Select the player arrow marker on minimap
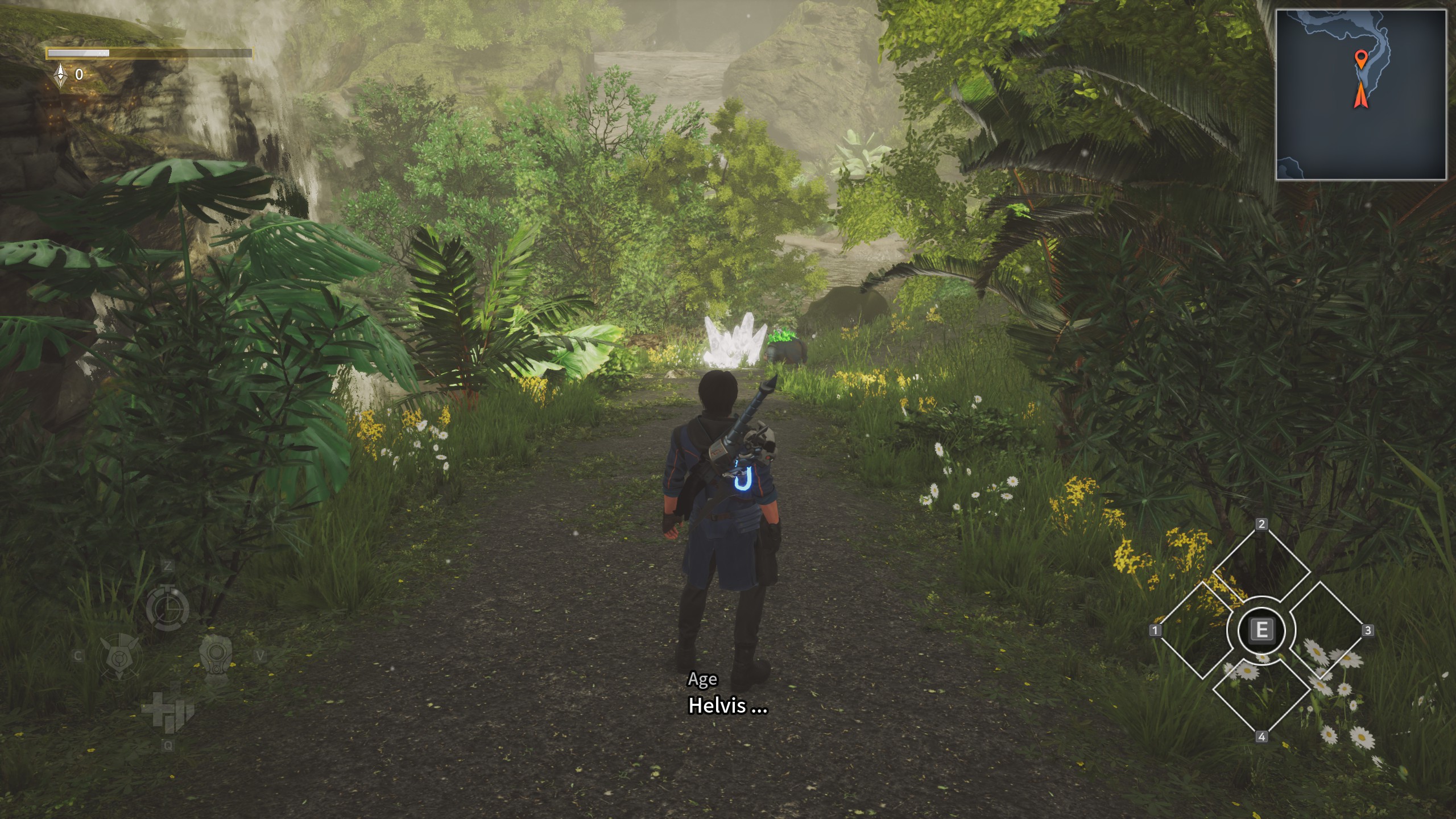The width and height of the screenshot is (1456, 819). pyautogui.click(x=1360, y=96)
